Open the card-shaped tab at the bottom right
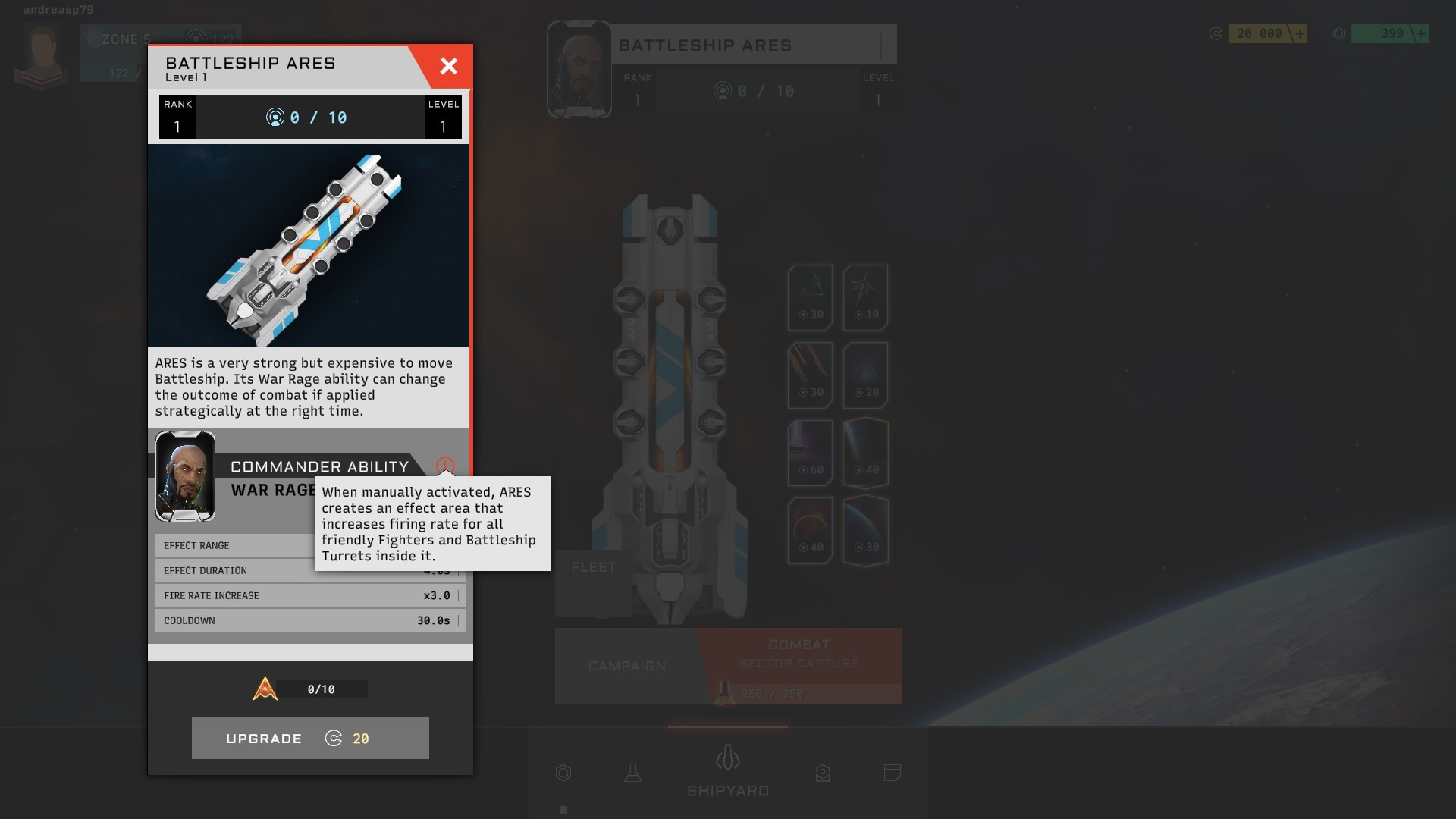The height and width of the screenshot is (819, 1456). pos(893,773)
